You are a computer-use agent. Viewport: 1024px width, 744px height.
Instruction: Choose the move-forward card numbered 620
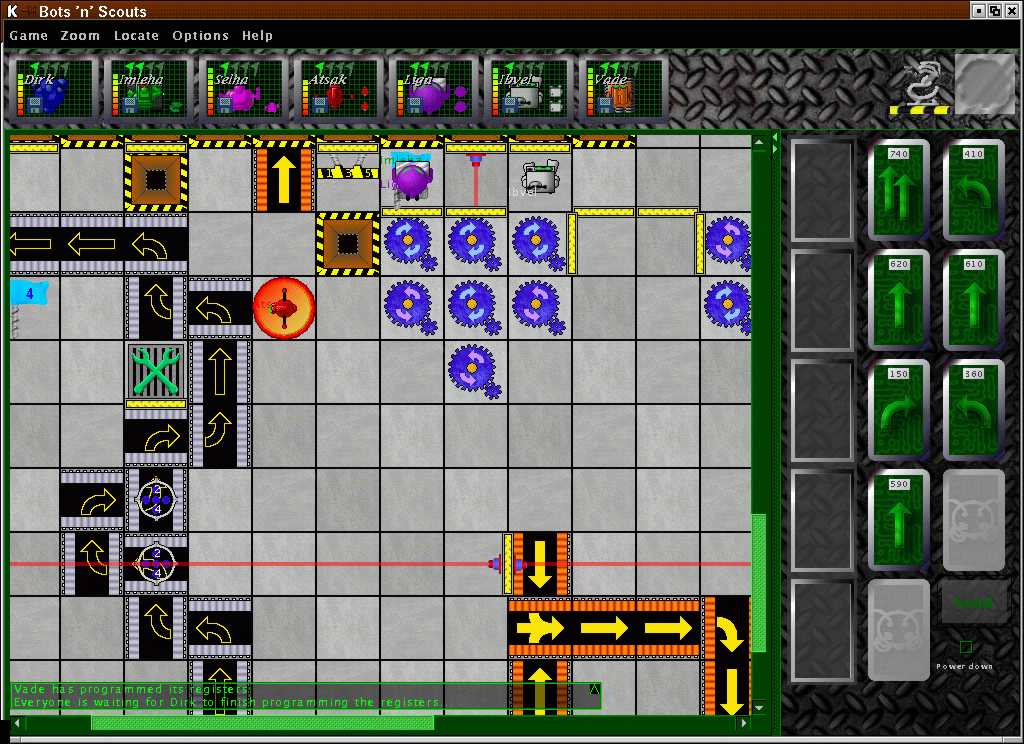click(899, 300)
